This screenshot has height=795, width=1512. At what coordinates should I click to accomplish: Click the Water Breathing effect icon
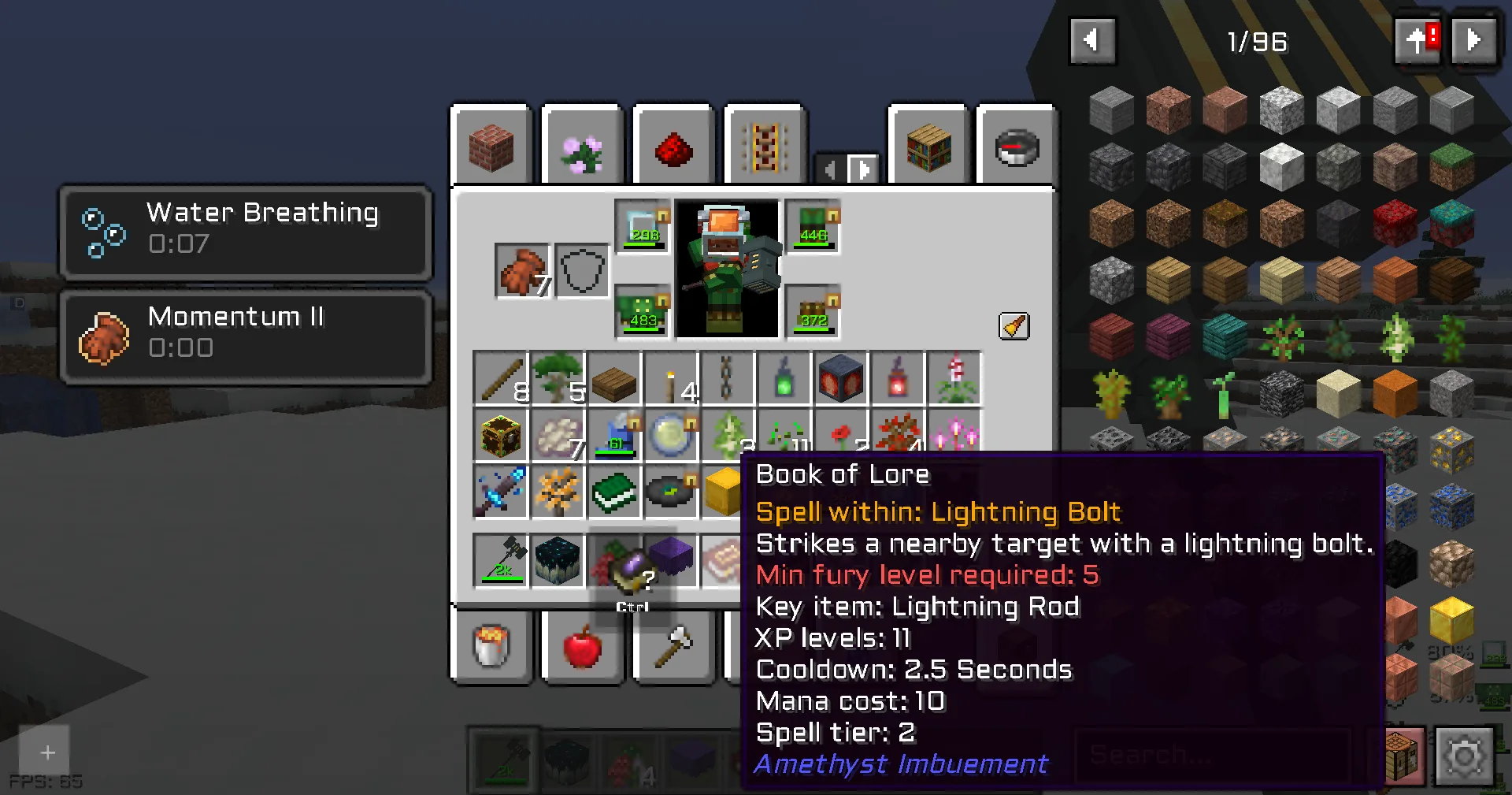pyautogui.click(x=104, y=233)
